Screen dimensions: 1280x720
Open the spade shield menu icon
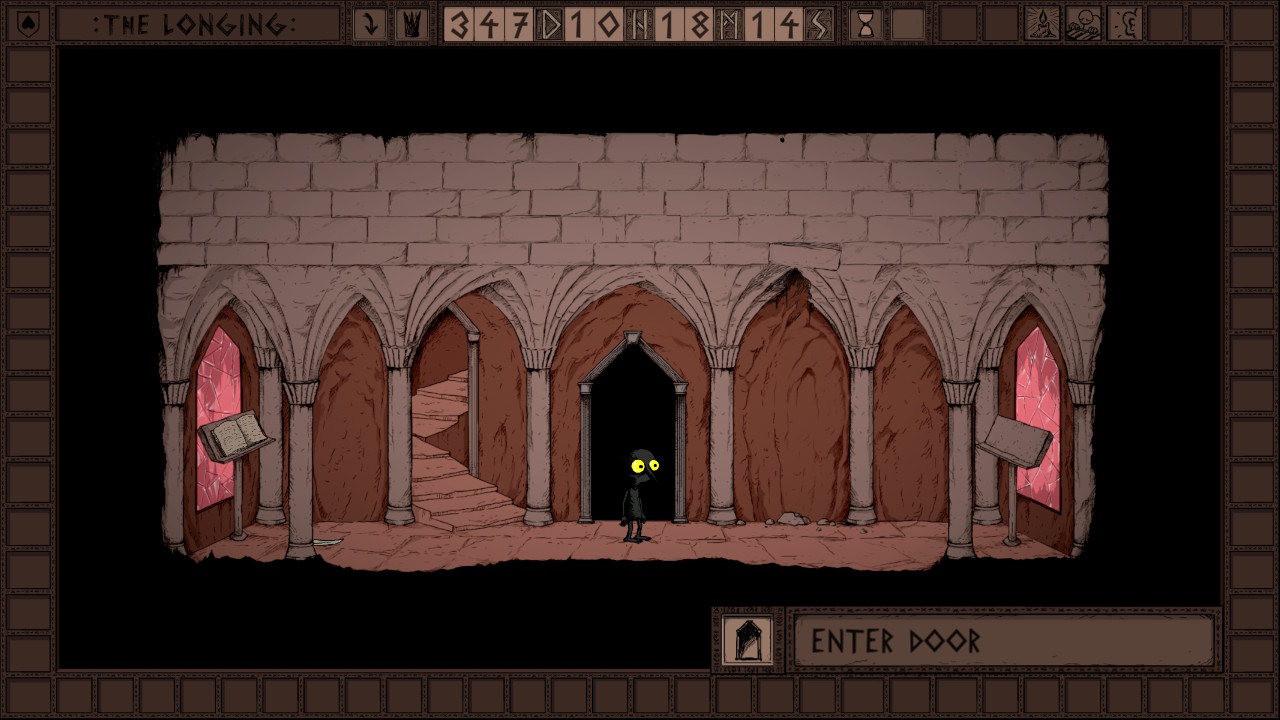point(29,23)
